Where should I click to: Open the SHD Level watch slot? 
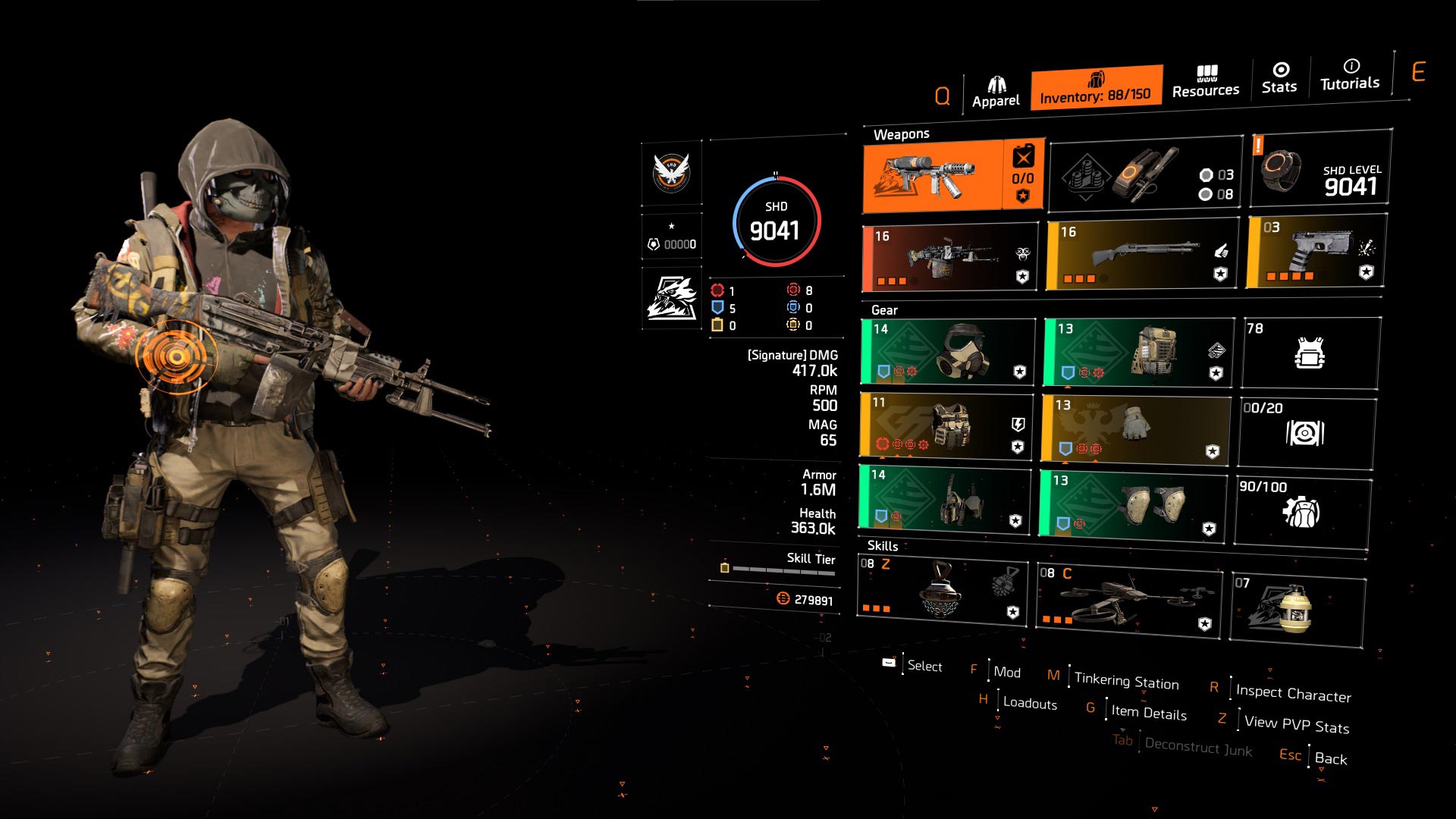pos(1320,168)
